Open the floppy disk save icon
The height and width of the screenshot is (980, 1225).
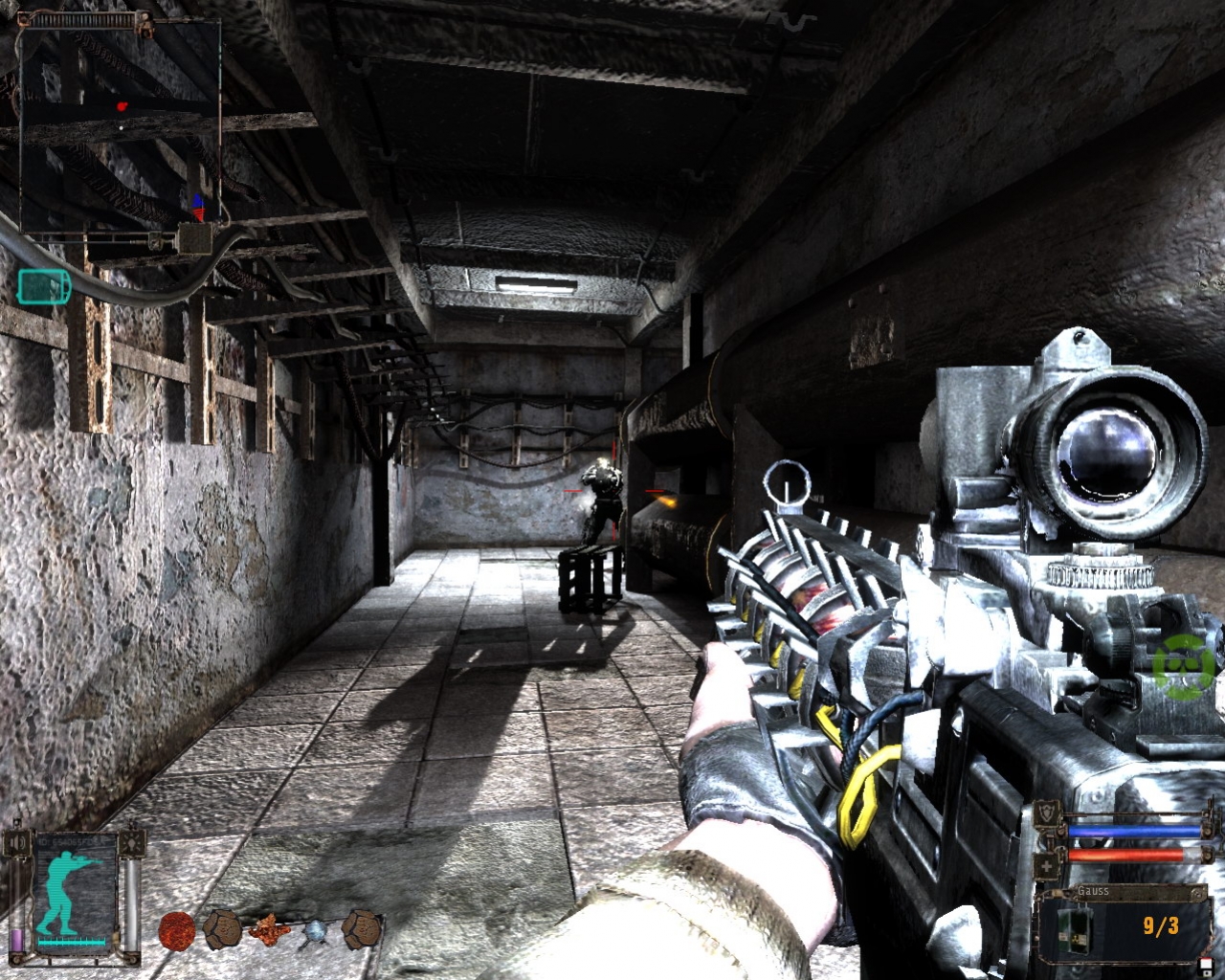click(x=1206, y=966)
